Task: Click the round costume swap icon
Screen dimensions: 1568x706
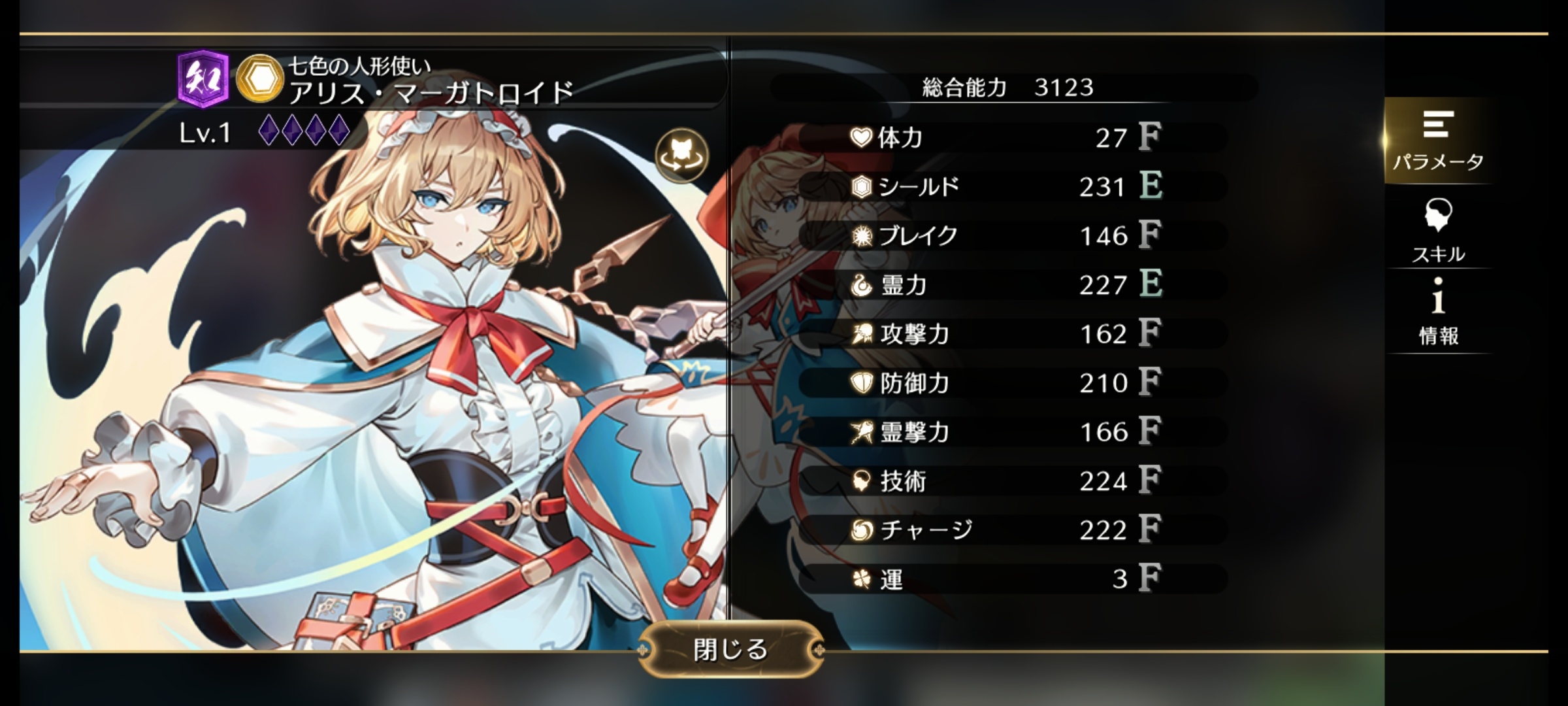Action: (681, 155)
